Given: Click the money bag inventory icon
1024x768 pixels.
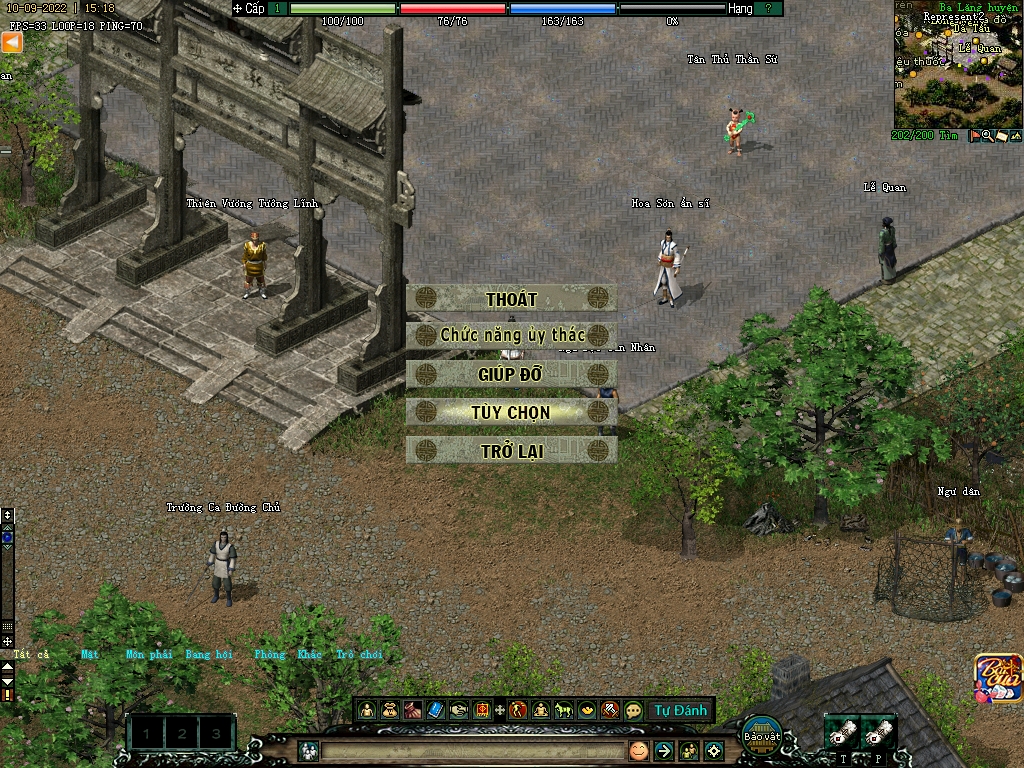Looking at the screenshot, I should 390,711.
